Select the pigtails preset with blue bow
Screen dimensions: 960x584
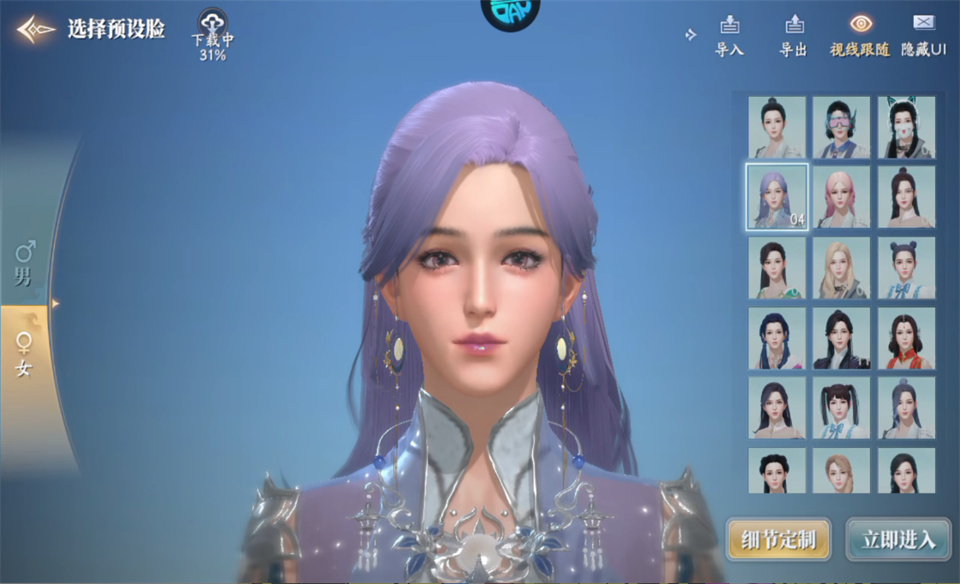tap(841, 408)
